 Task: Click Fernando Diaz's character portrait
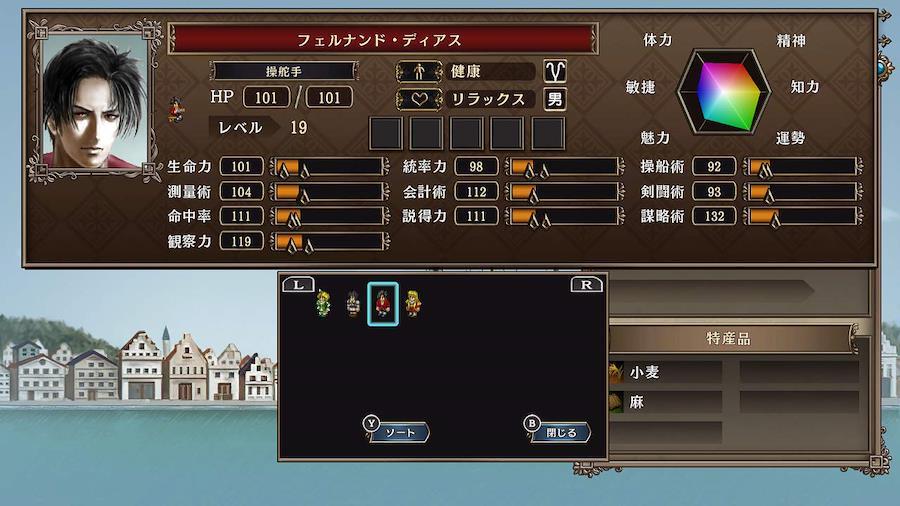point(95,101)
